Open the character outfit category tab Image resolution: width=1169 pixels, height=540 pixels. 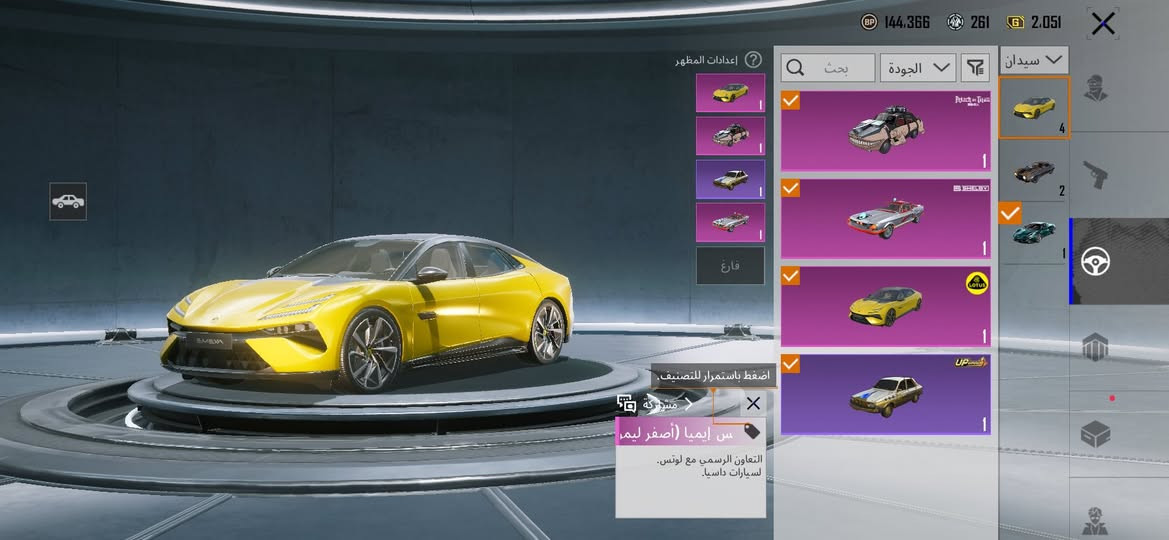1095,89
